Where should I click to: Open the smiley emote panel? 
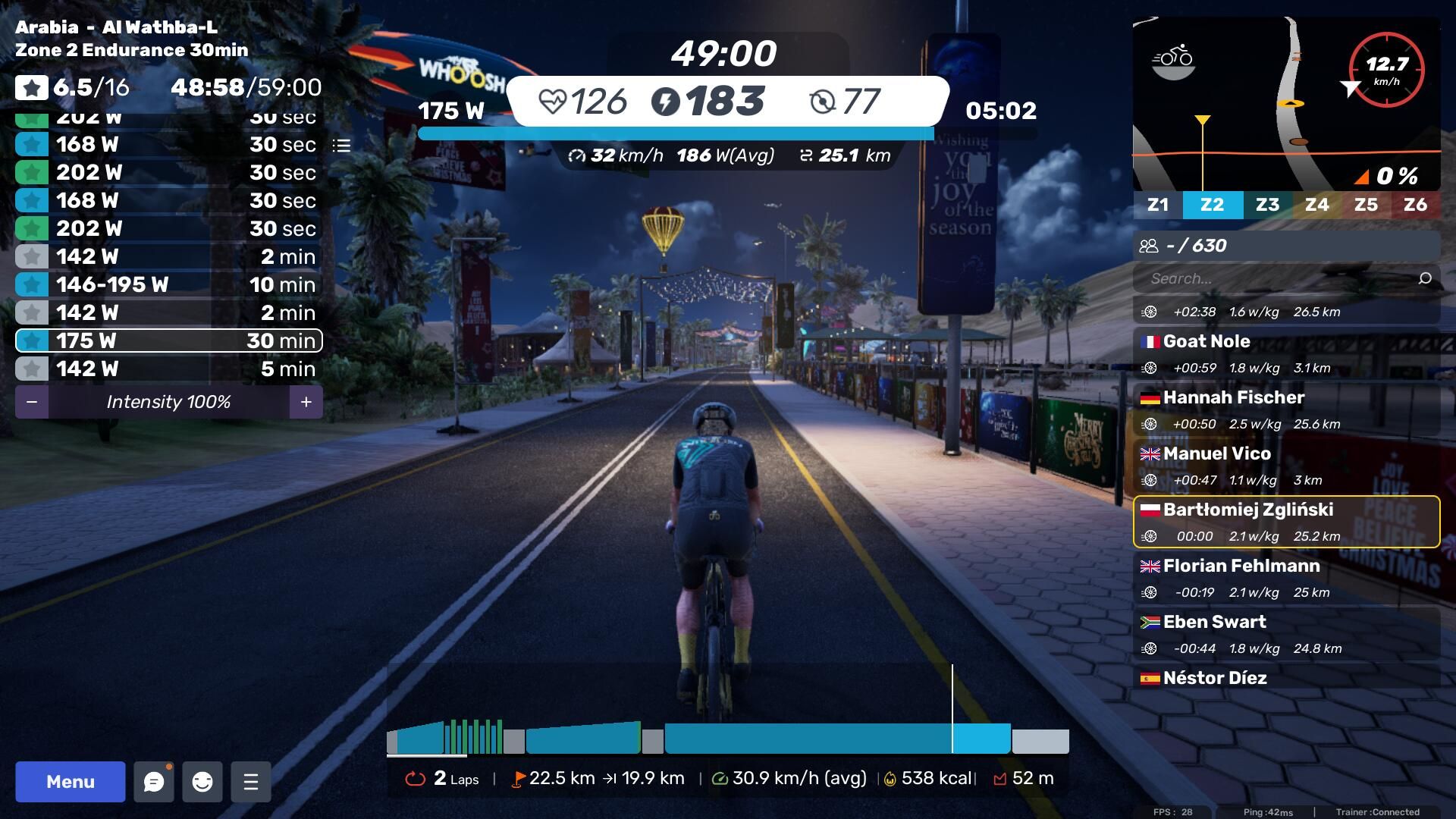pos(202,782)
